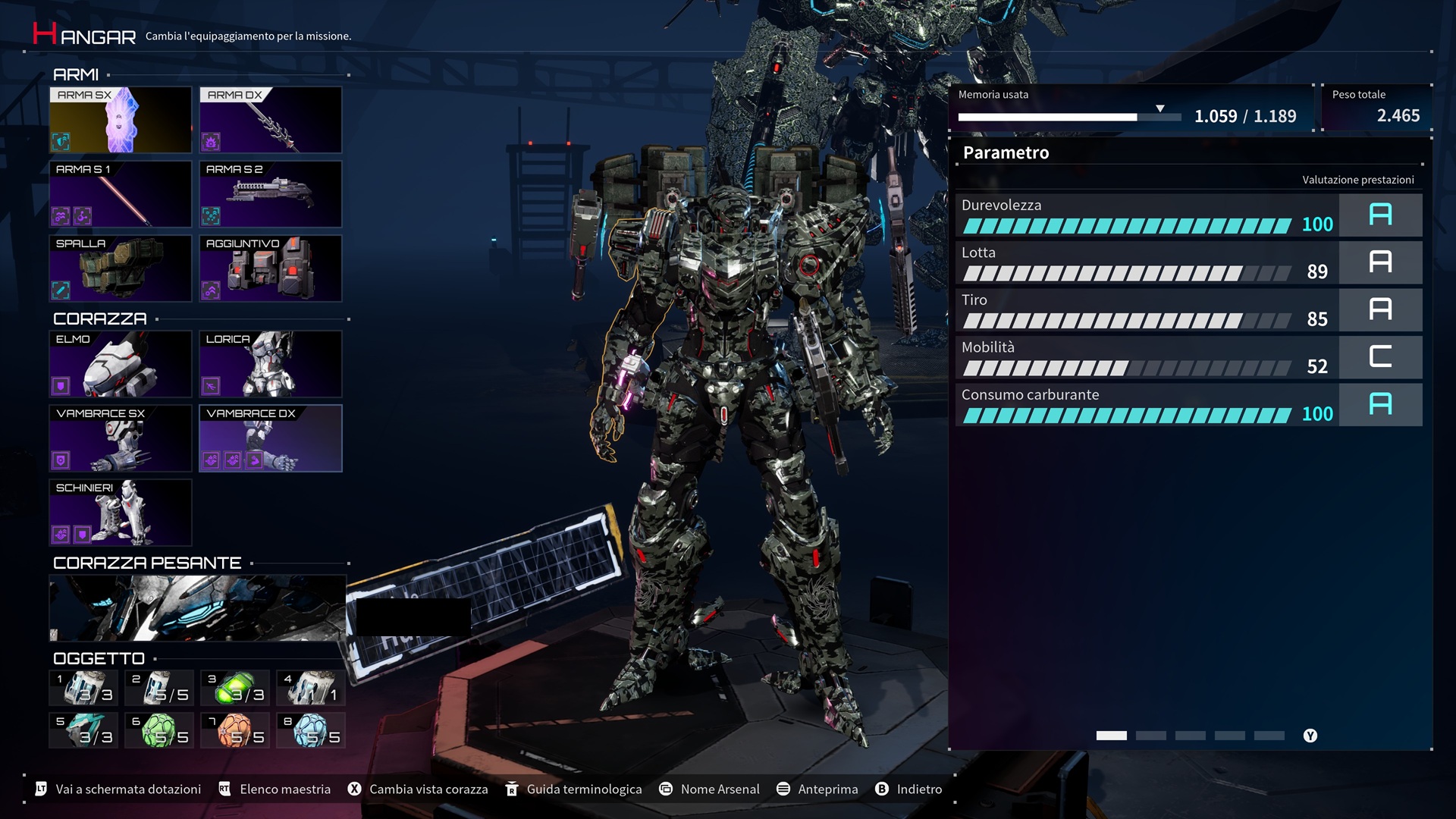Open the ARMA DX weapon slot

[x=270, y=120]
